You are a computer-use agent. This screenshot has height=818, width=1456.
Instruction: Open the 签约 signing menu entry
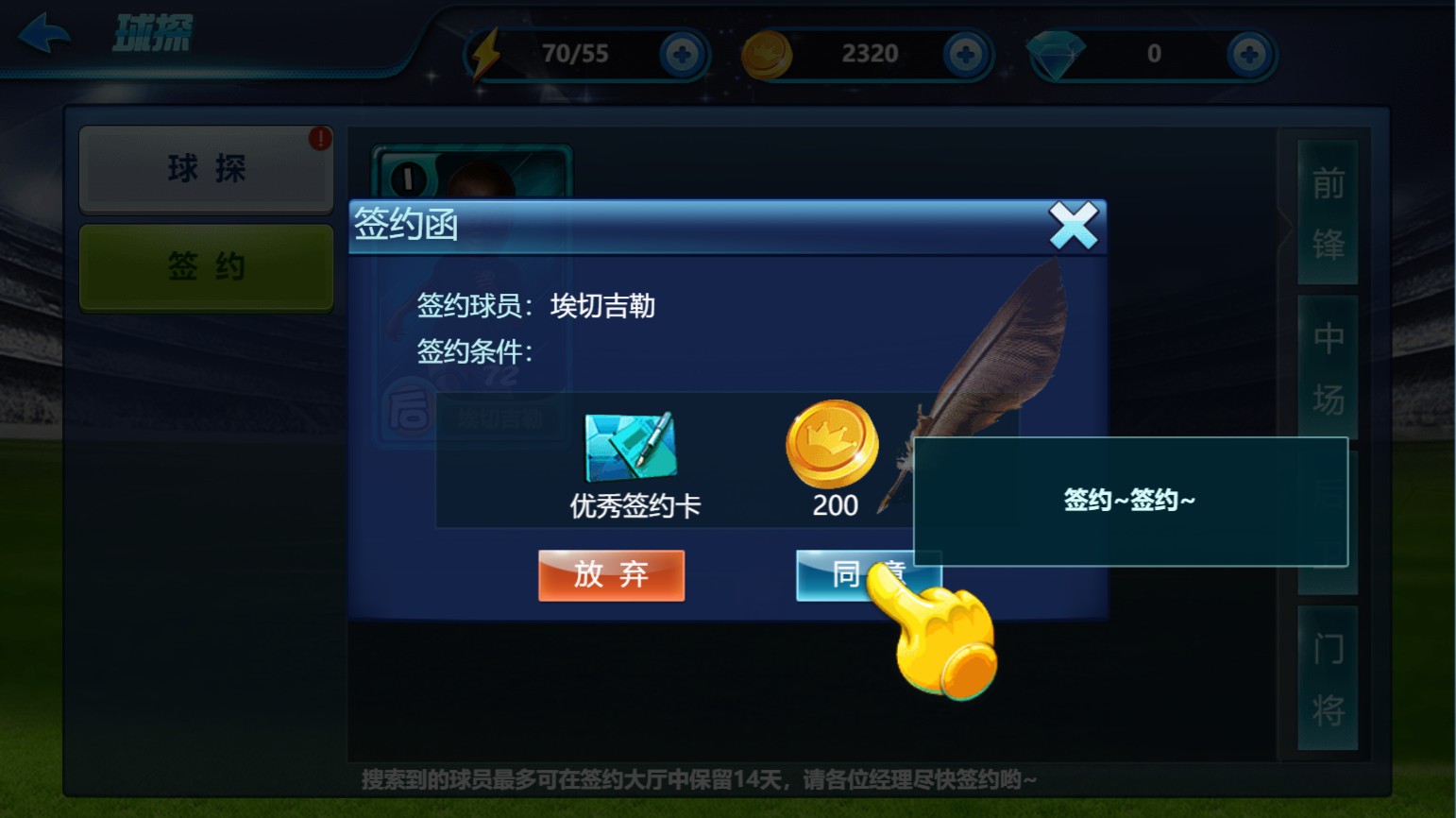pos(206,266)
